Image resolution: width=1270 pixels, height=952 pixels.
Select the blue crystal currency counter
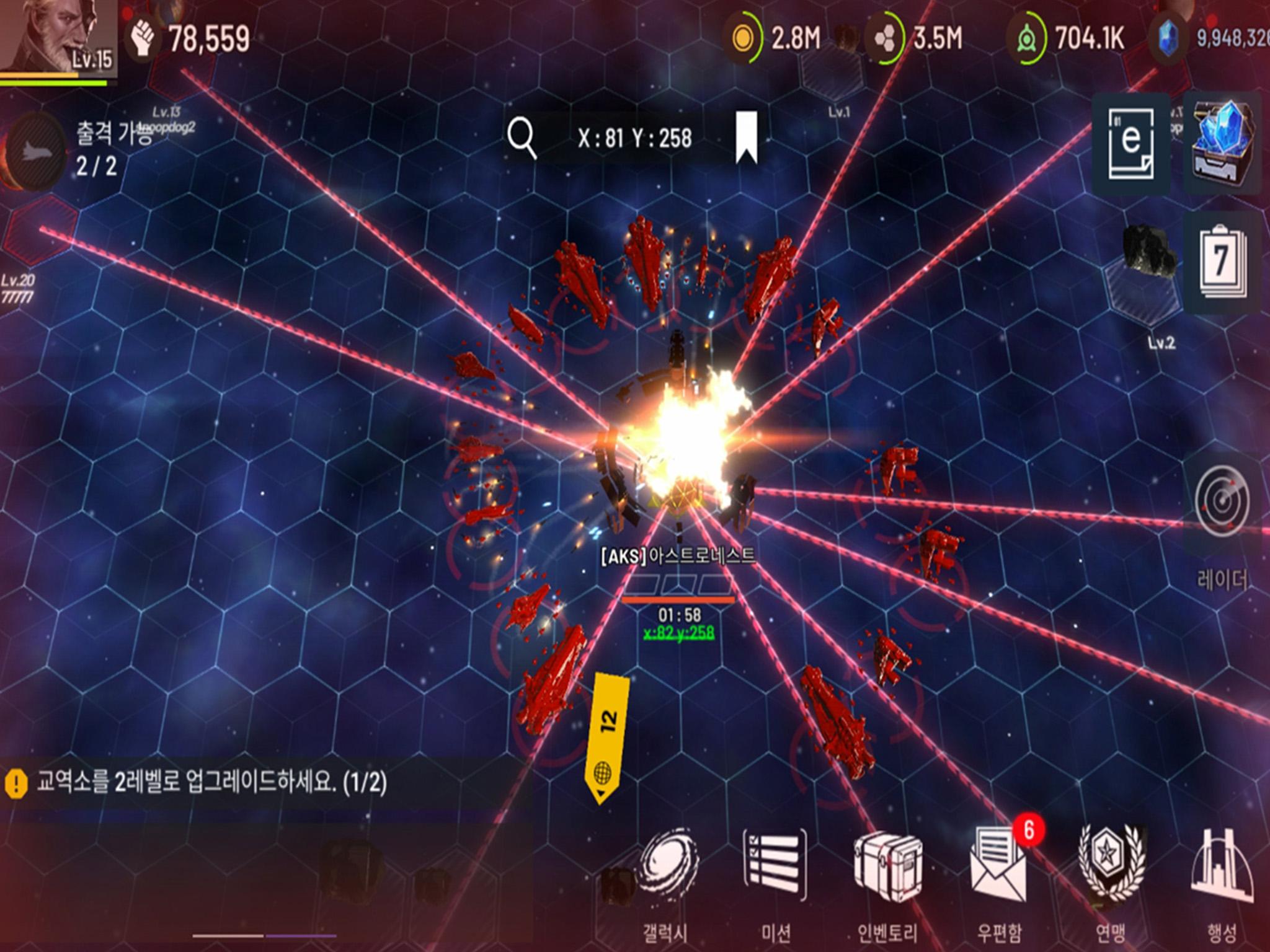point(1209,38)
